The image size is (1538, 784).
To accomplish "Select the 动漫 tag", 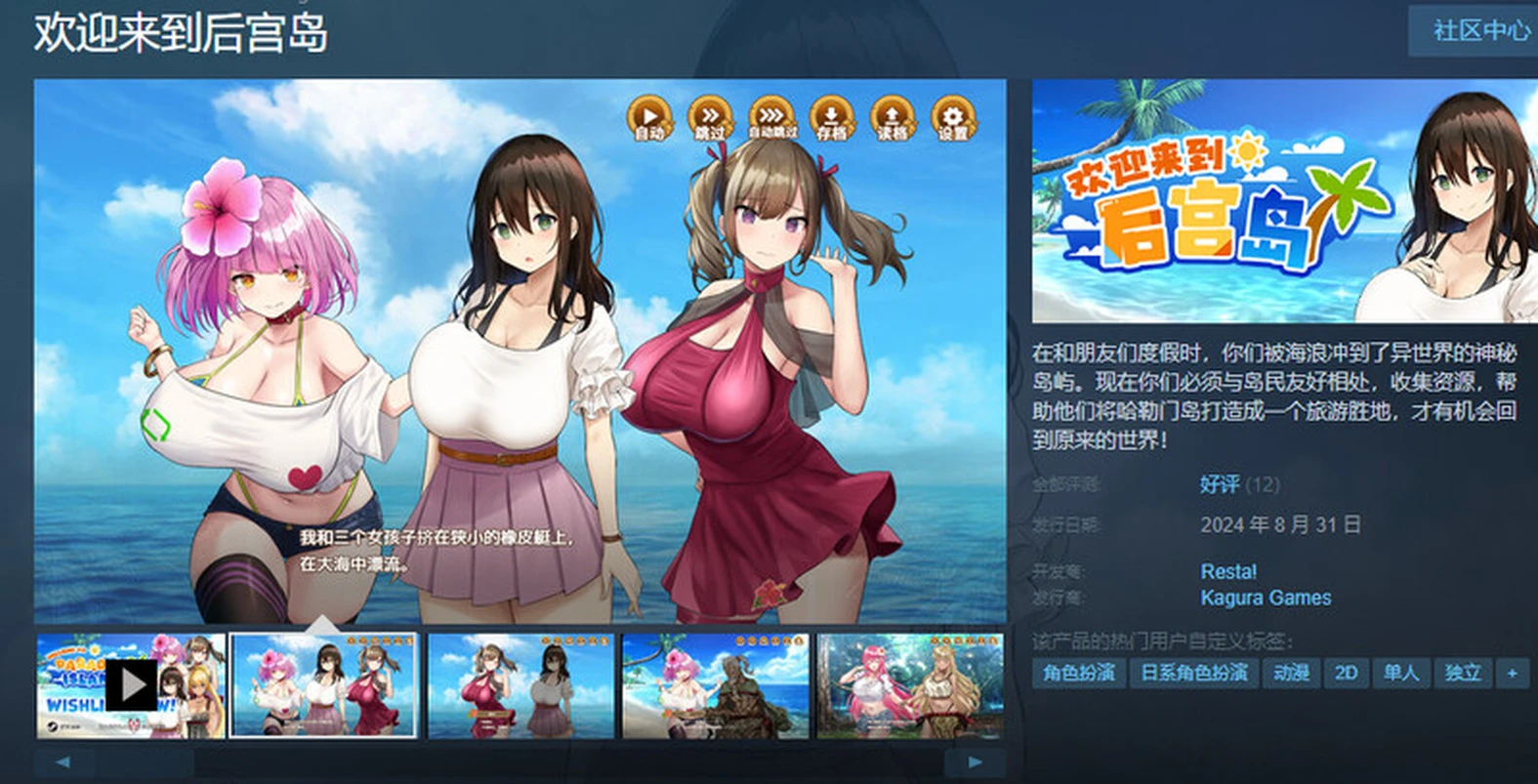I will pos(1290,673).
